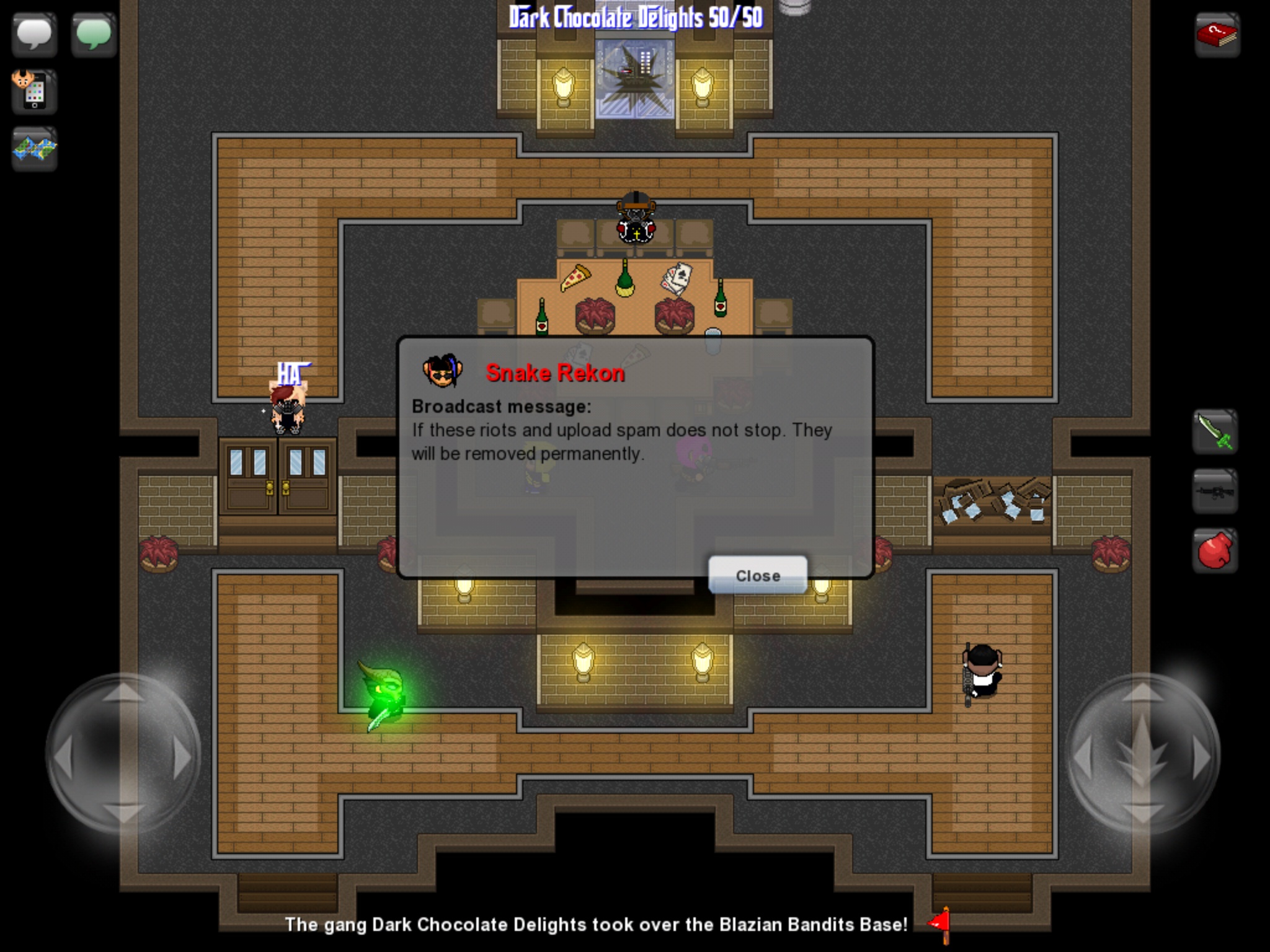The image size is (1270, 952).
Task: Close the Snake Rekon broadcast message
Action: [757, 575]
